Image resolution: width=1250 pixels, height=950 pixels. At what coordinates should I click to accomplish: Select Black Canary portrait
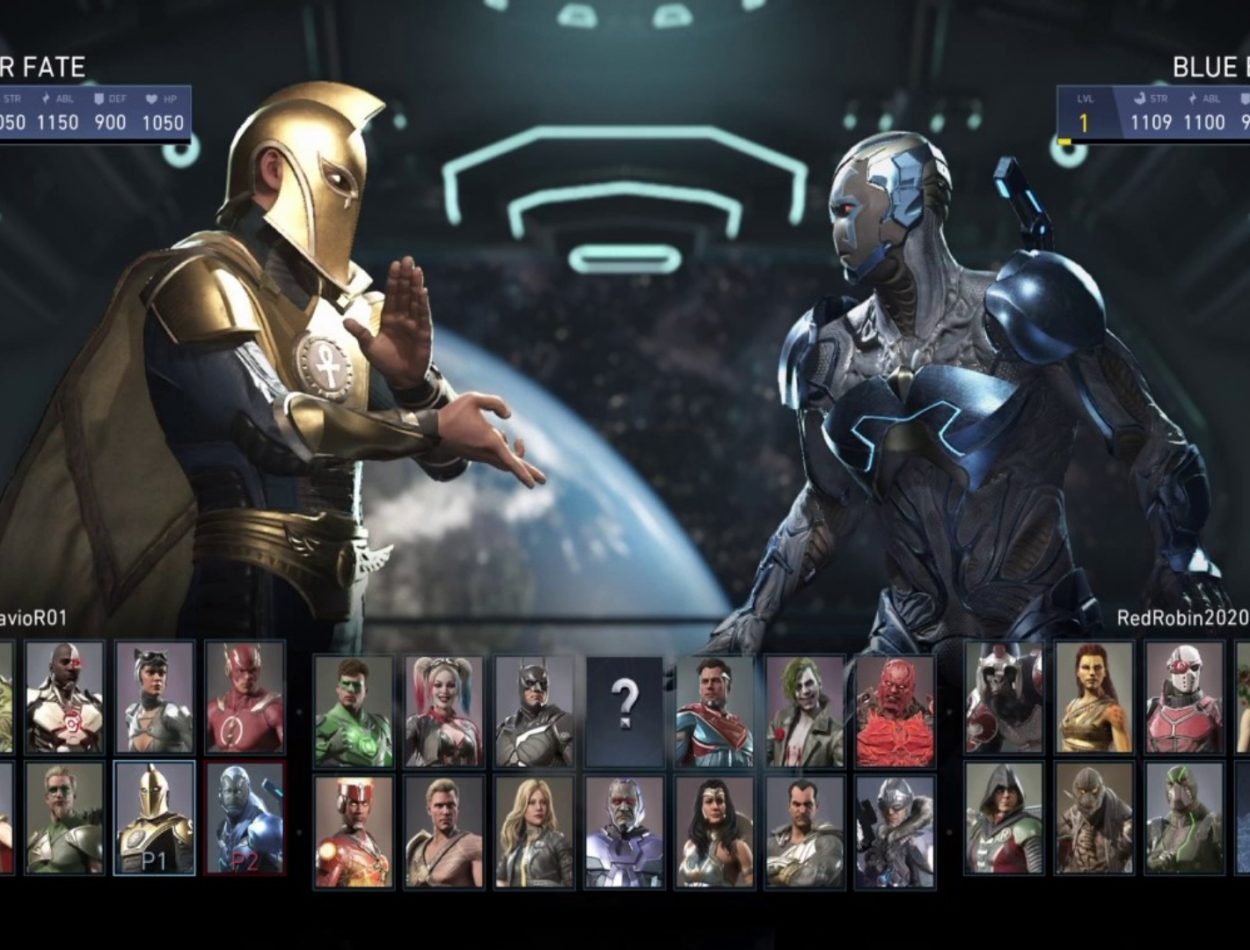(534, 831)
